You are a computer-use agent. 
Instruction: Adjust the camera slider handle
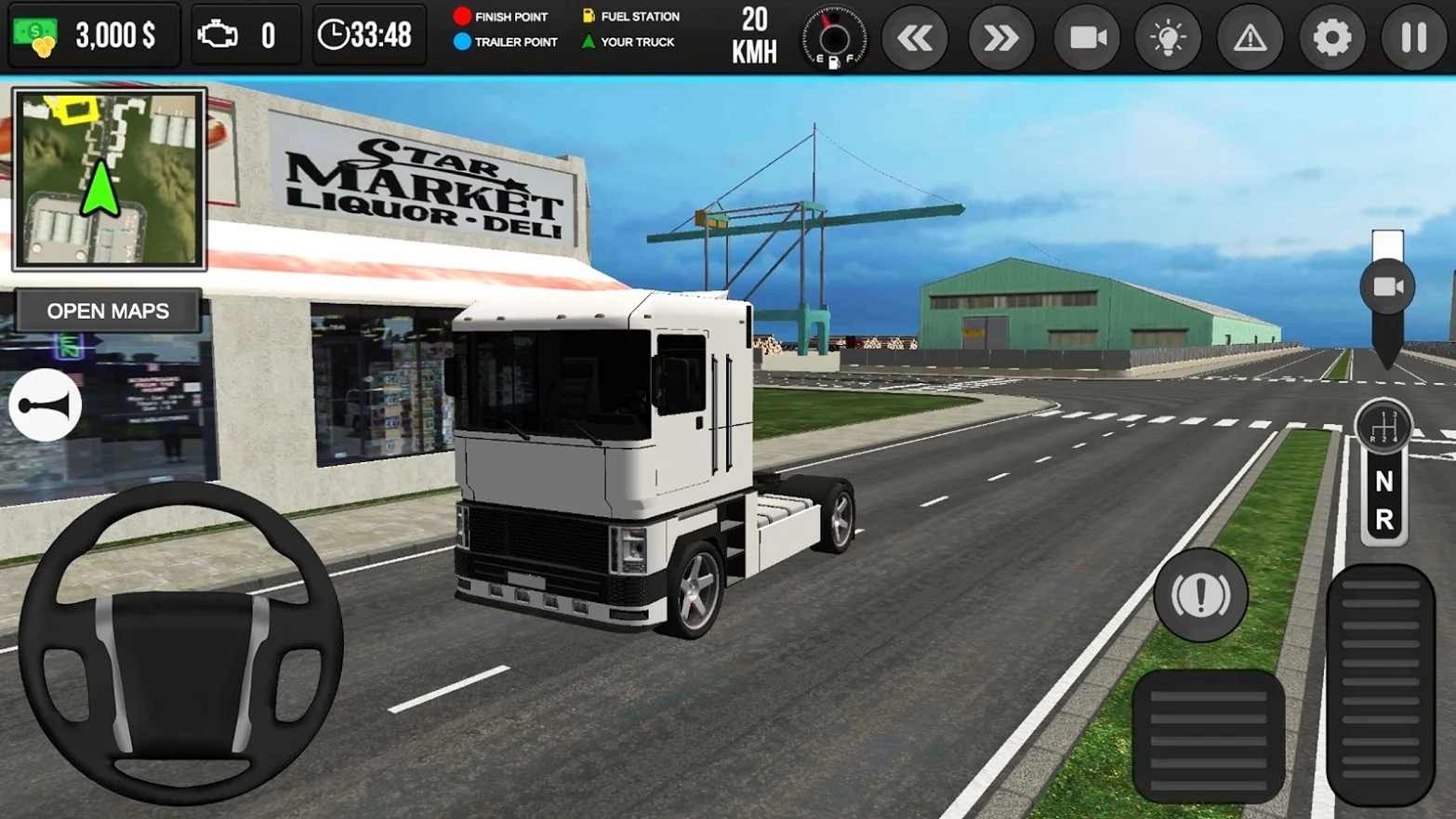(x=1387, y=286)
